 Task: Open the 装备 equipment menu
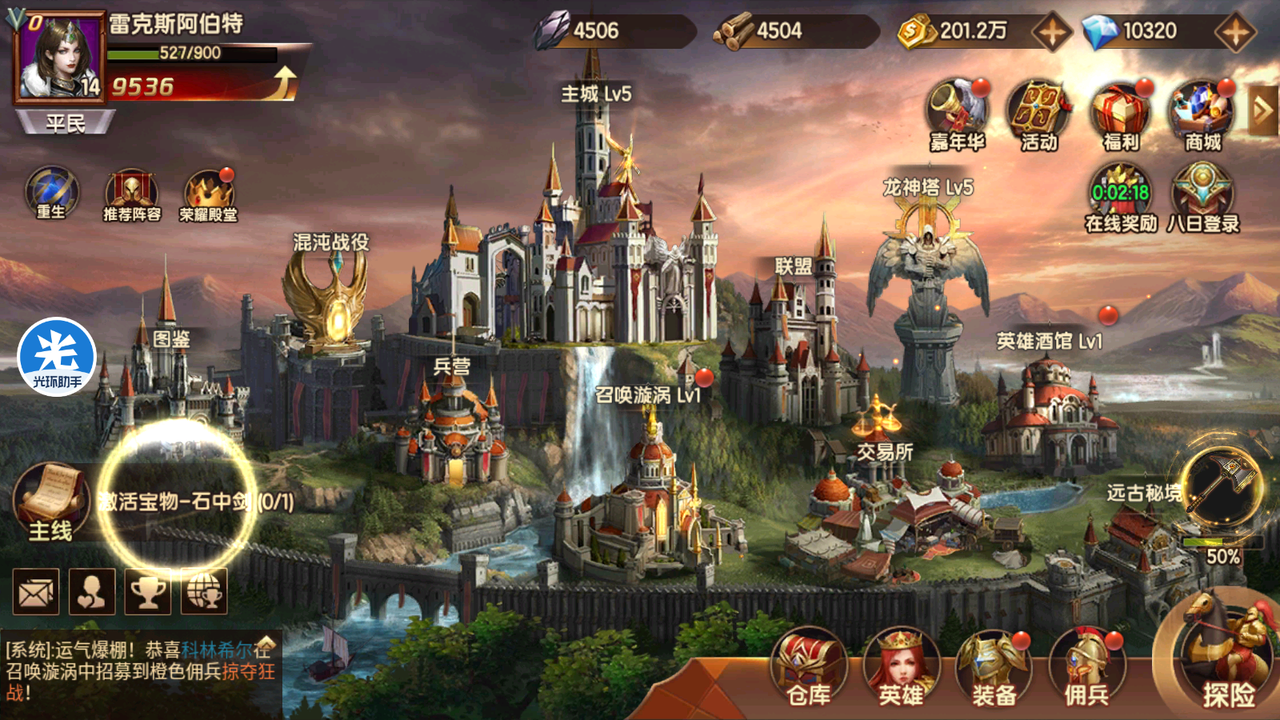(992, 664)
